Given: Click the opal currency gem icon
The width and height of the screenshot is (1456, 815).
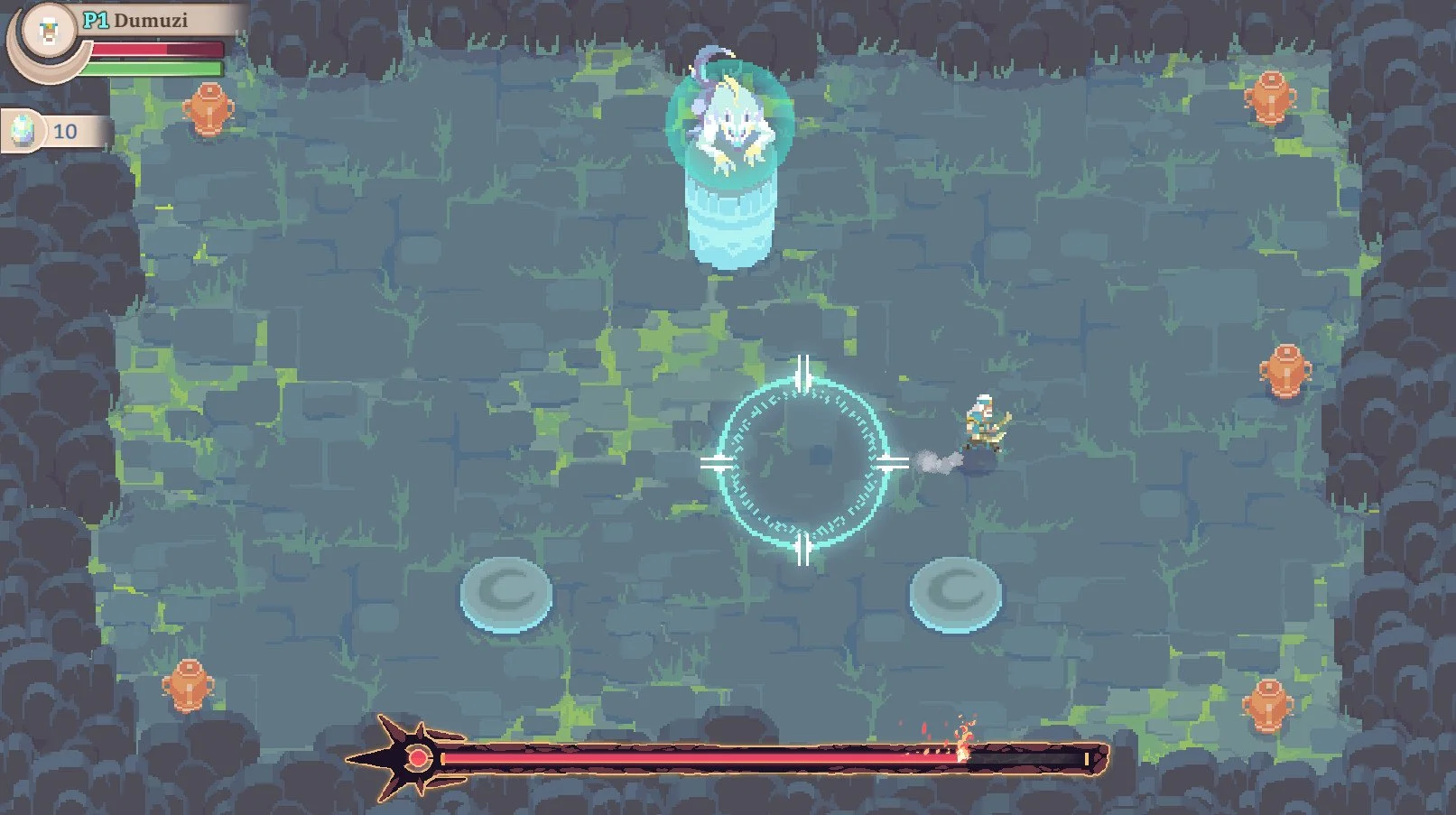Looking at the screenshot, I should click(24, 130).
